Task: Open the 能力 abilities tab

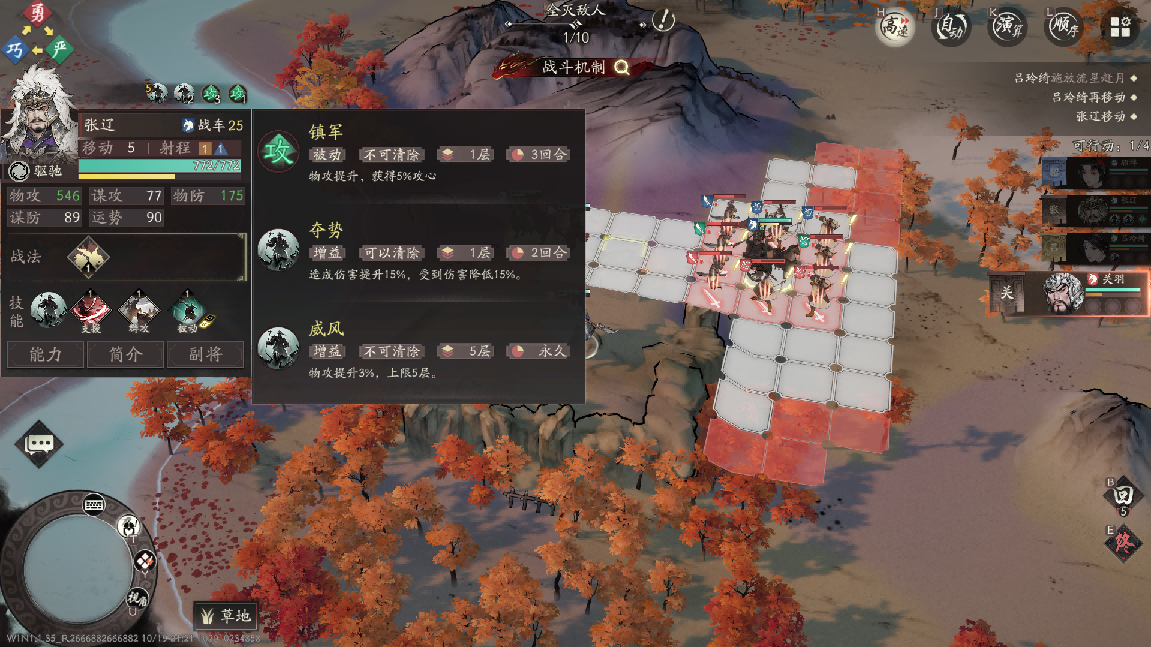Action: tap(46, 354)
